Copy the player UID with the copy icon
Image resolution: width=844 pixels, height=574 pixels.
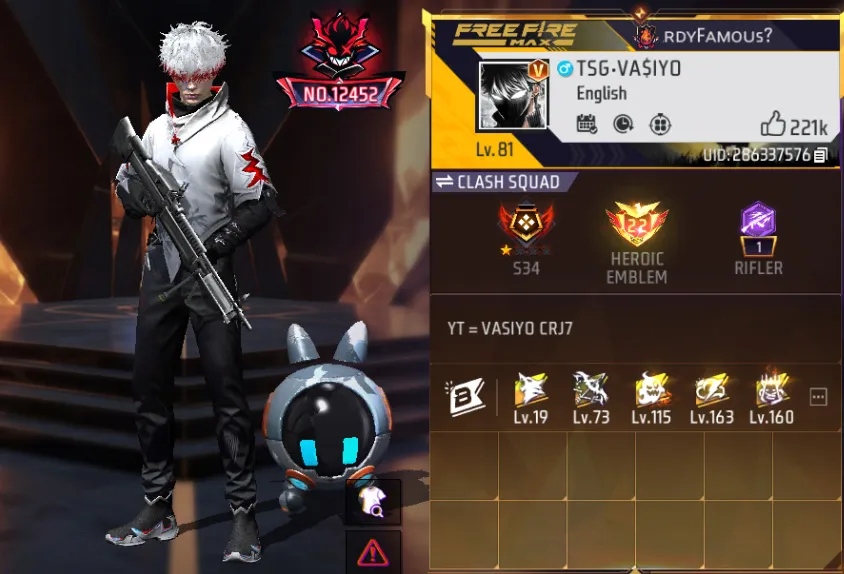point(821,155)
